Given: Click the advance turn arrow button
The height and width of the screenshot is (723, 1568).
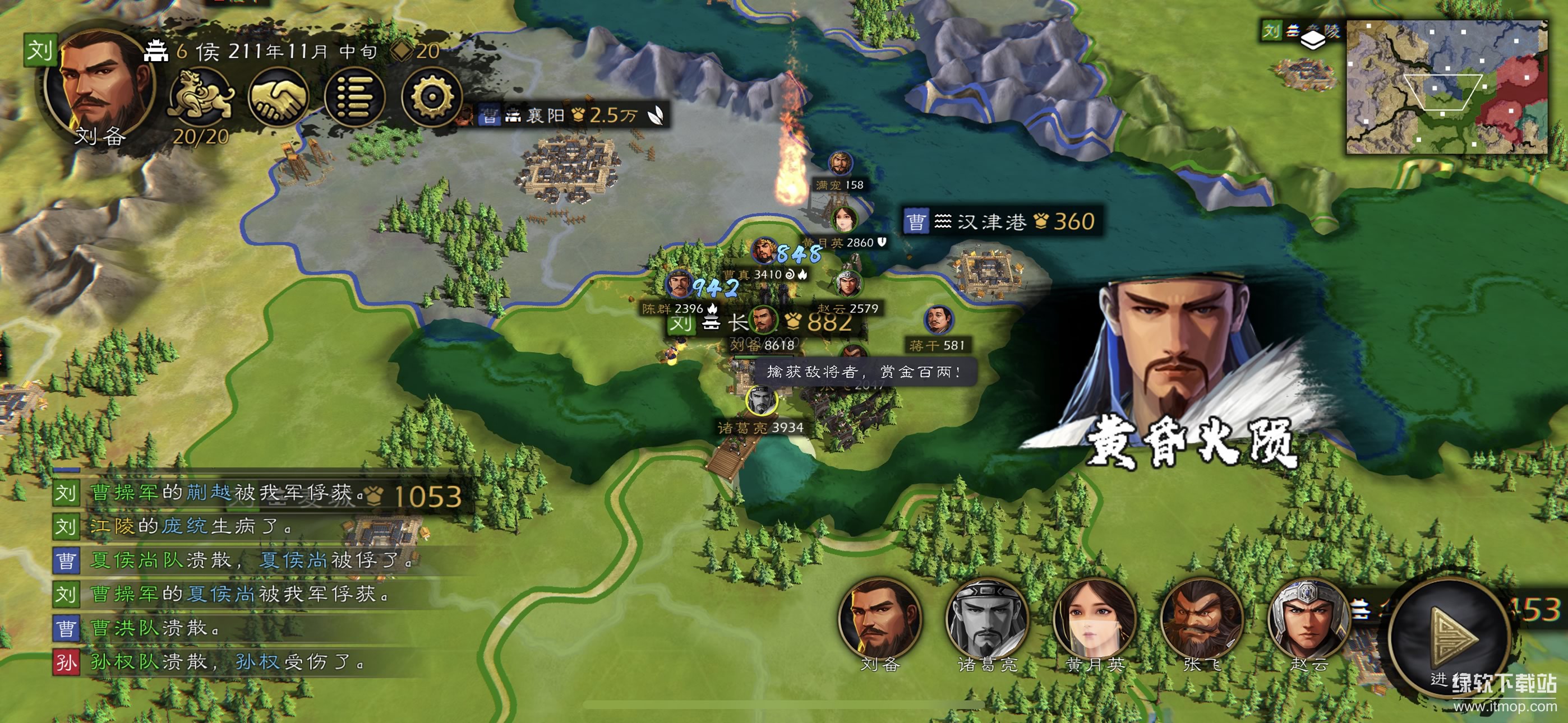Looking at the screenshot, I should coord(1452,638).
